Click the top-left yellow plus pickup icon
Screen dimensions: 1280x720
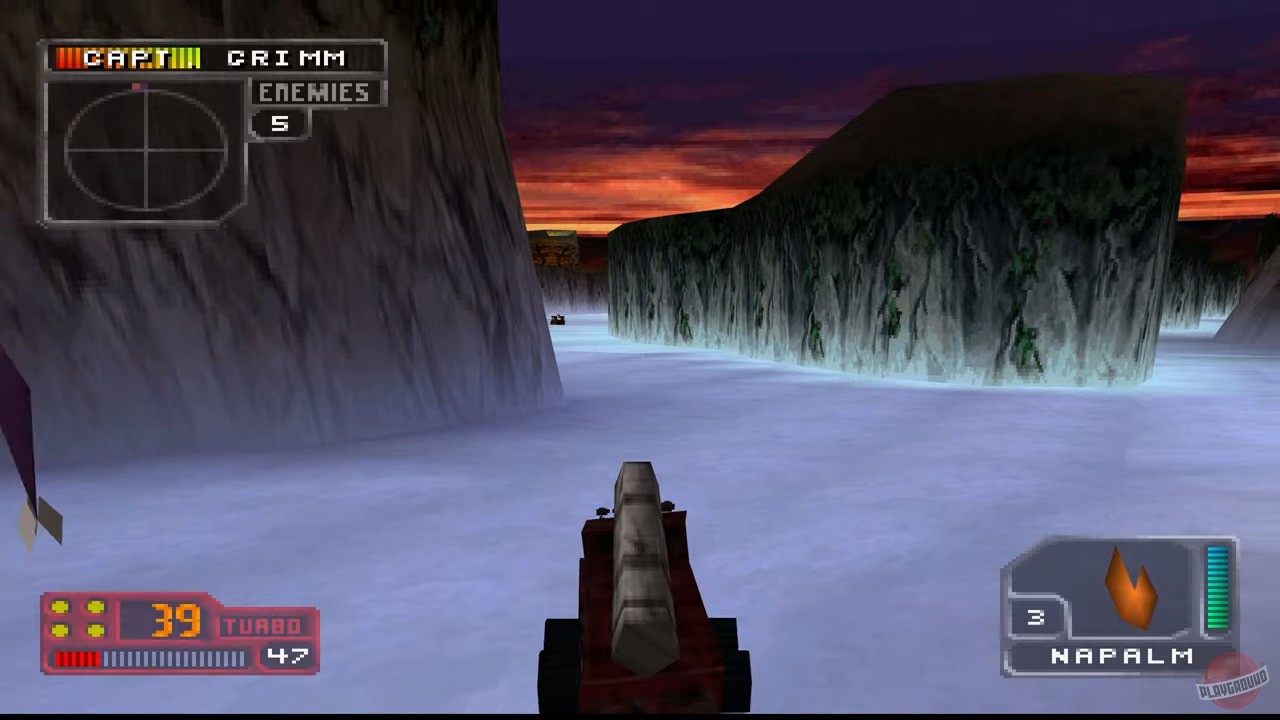[x=62, y=606]
